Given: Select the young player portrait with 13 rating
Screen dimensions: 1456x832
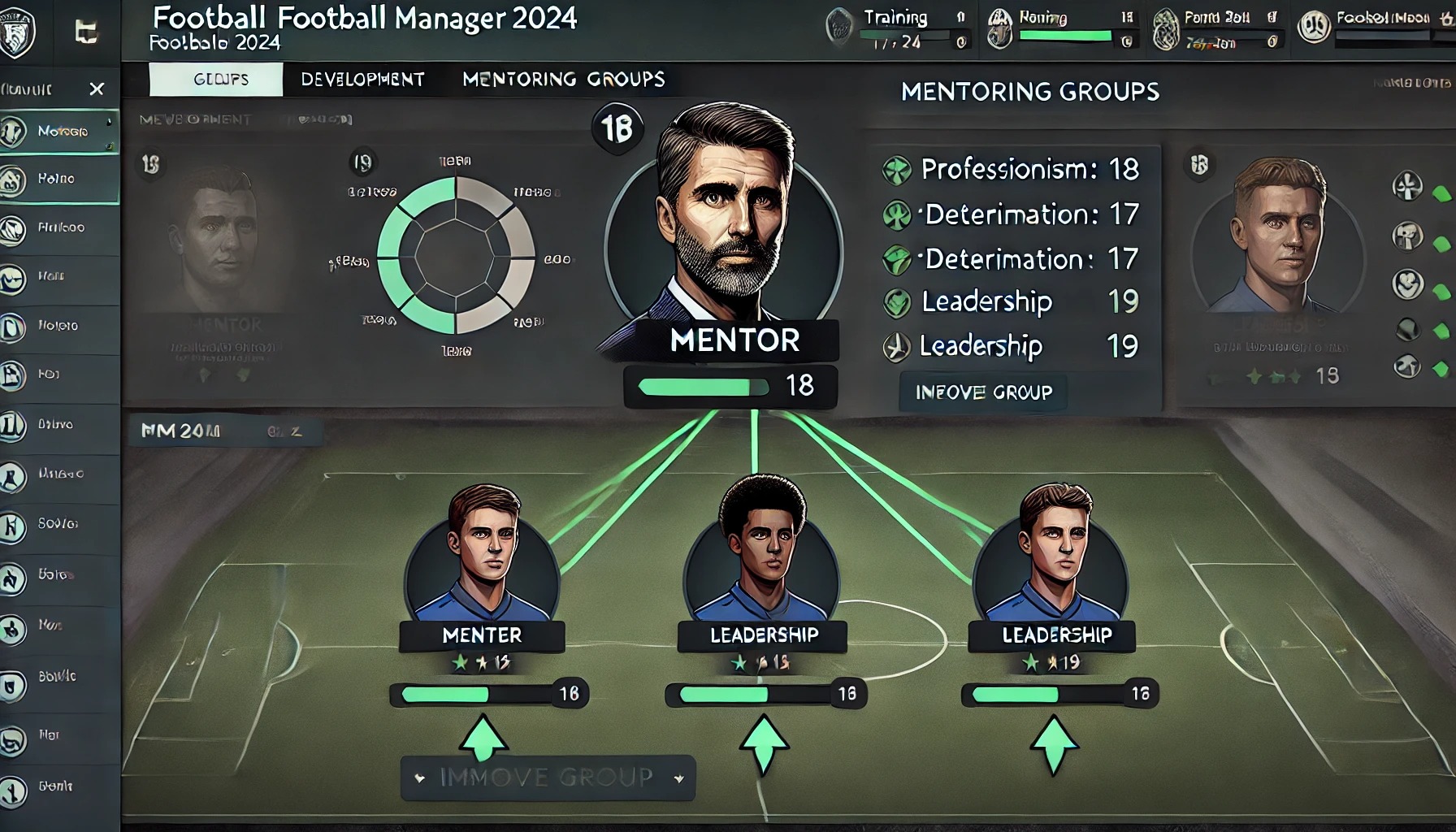Looking at the screenshot, I should tap(1278, 236).
